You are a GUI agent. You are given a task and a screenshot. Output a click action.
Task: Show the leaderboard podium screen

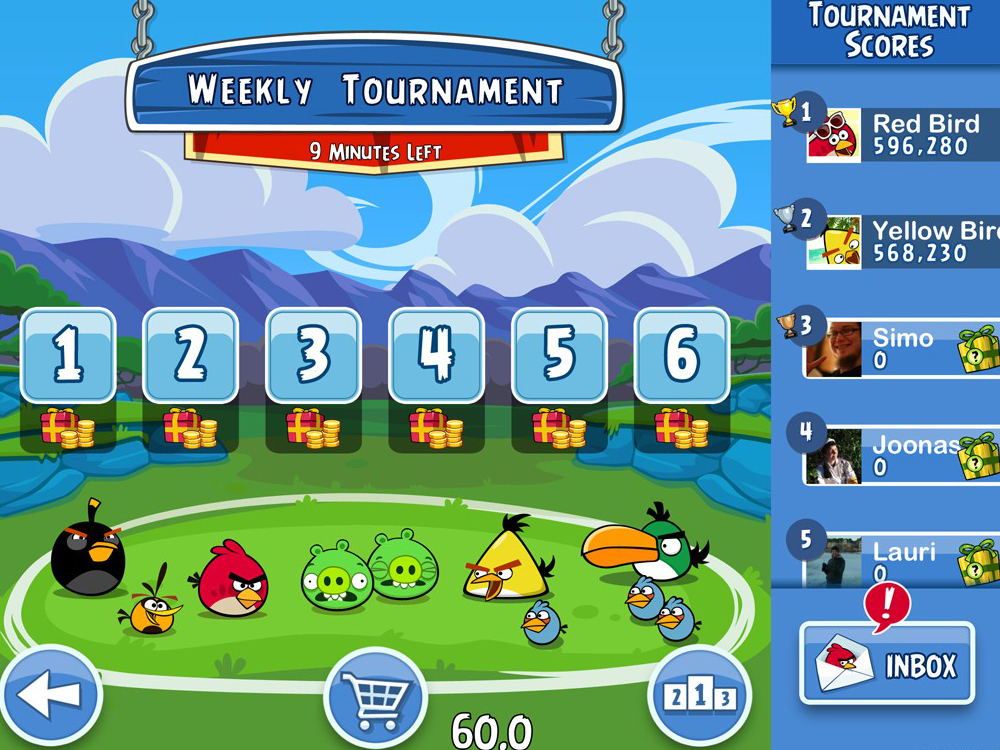click(699, 696)
